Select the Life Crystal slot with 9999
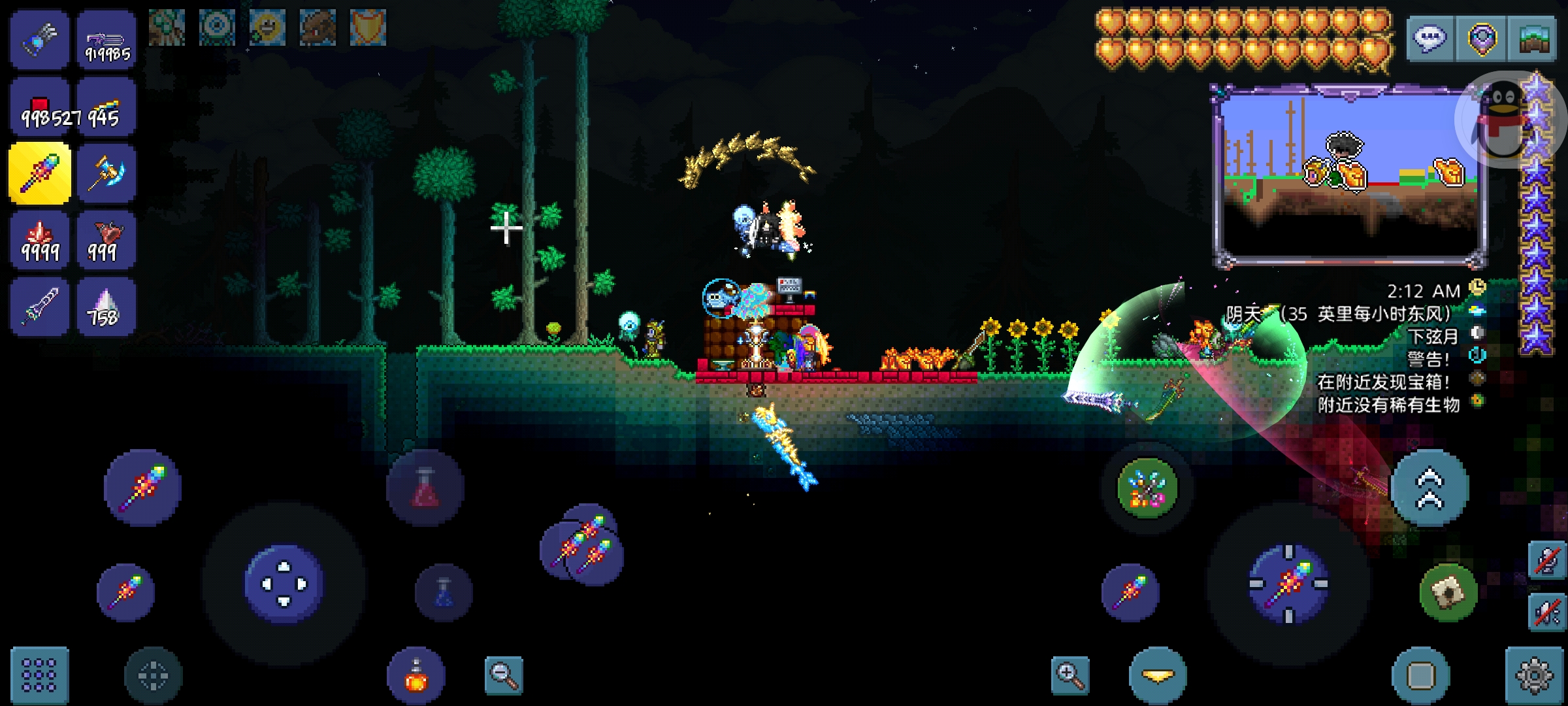 tap(40, 241)
